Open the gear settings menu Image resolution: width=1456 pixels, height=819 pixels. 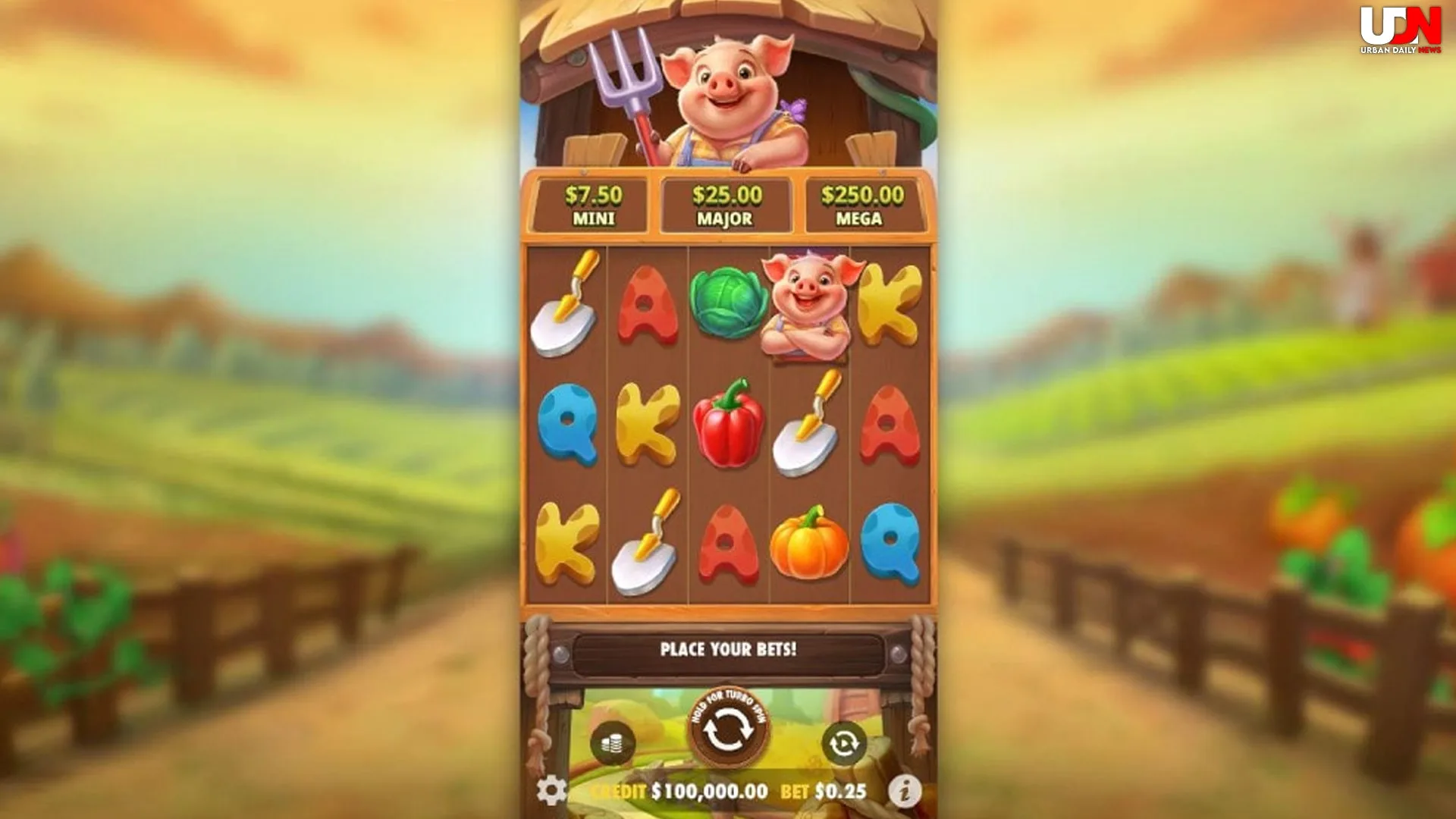click(x=551, y=791)
